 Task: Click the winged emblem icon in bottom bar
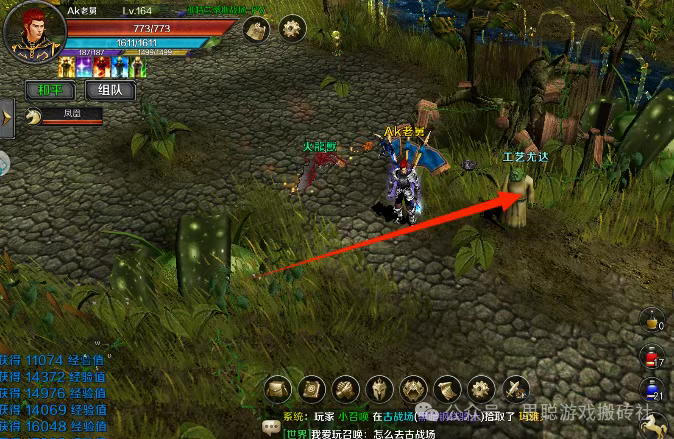click(413, 388)
